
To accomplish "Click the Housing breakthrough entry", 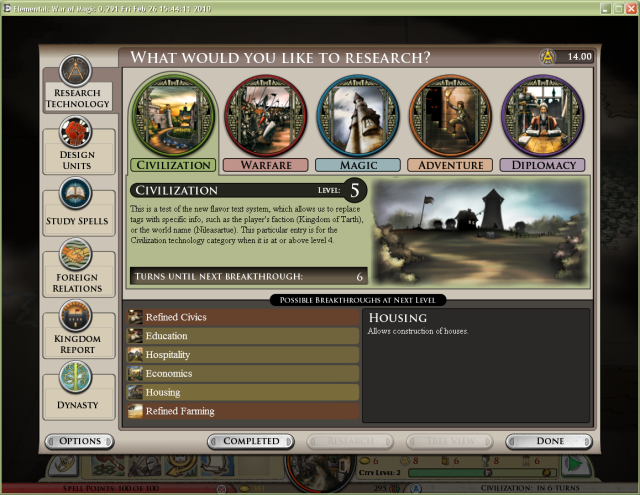I will (243, 393).
